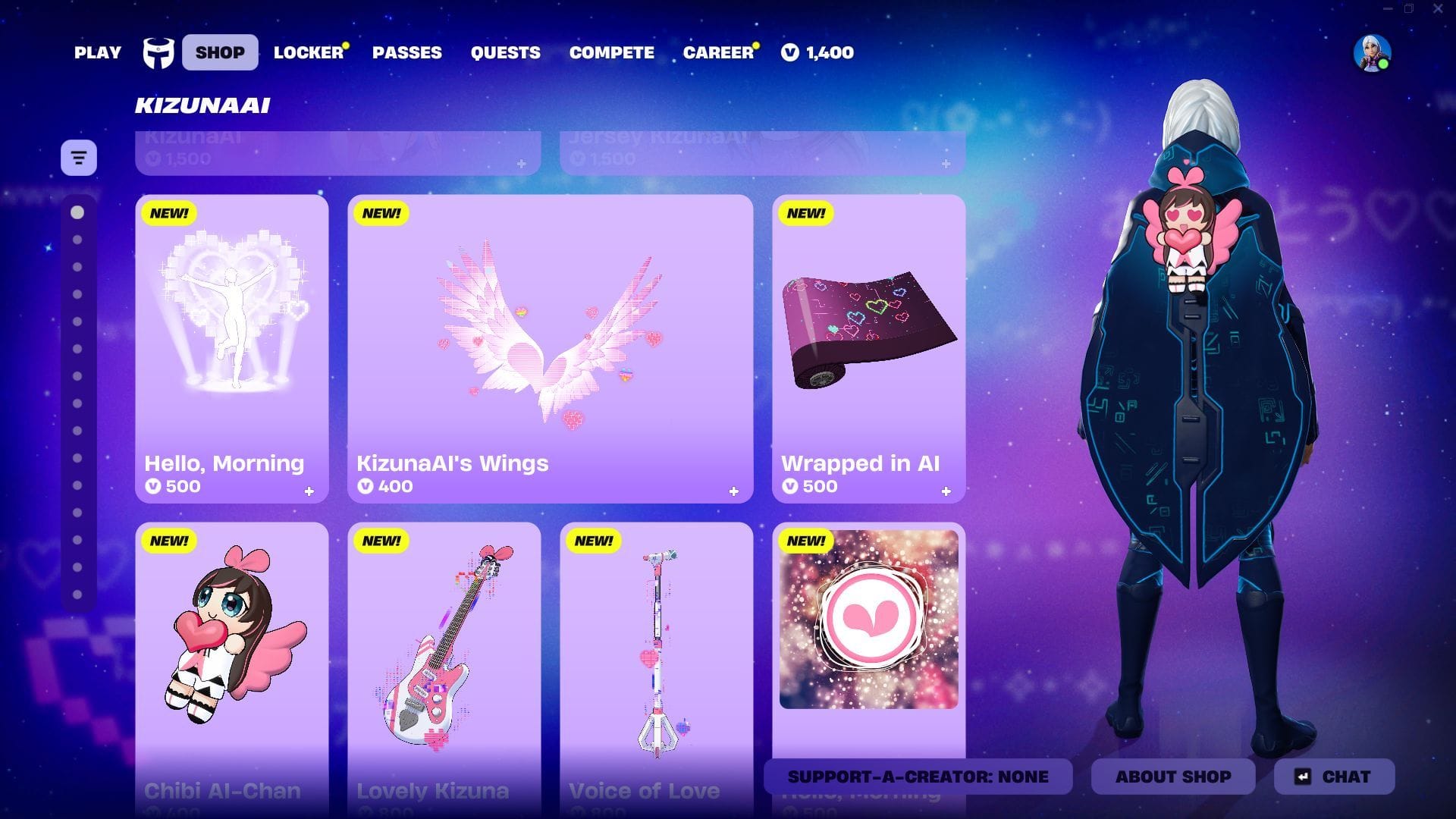Open the shop filter list button

79,158
